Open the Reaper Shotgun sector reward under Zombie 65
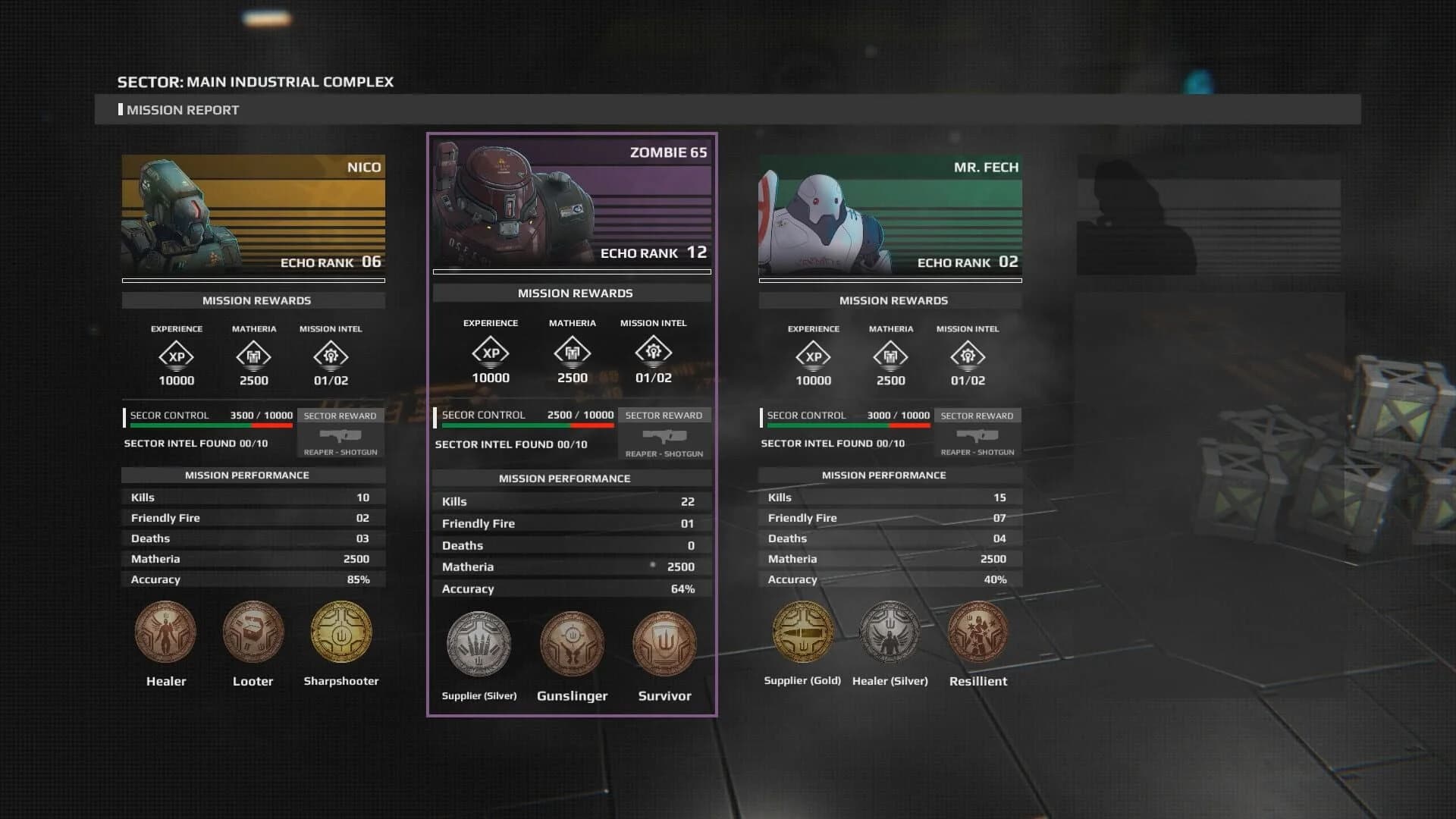Image resolution: width=1456 pixels, height=819 pixels. point(663,438)
